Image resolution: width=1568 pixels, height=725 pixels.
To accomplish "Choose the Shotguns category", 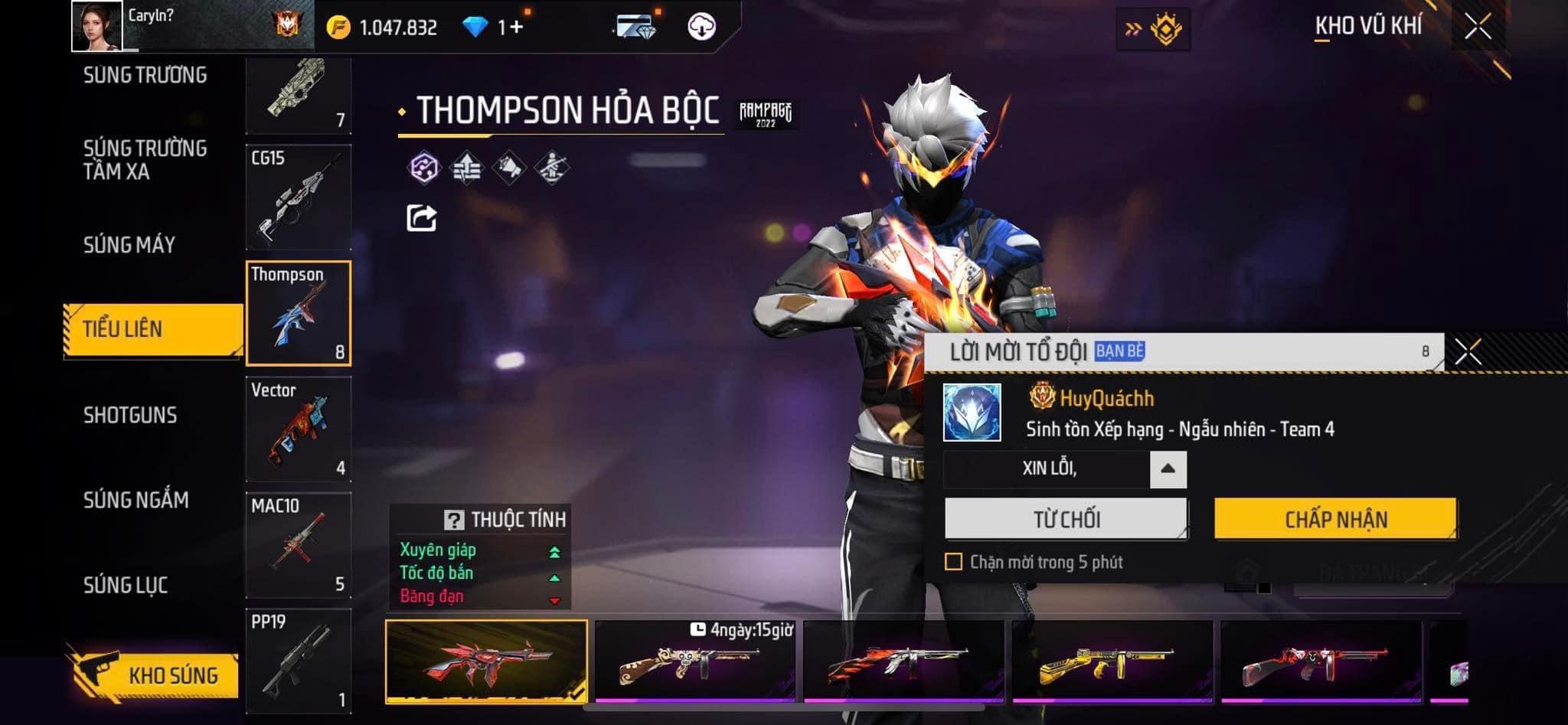I will tap(130, 415).
